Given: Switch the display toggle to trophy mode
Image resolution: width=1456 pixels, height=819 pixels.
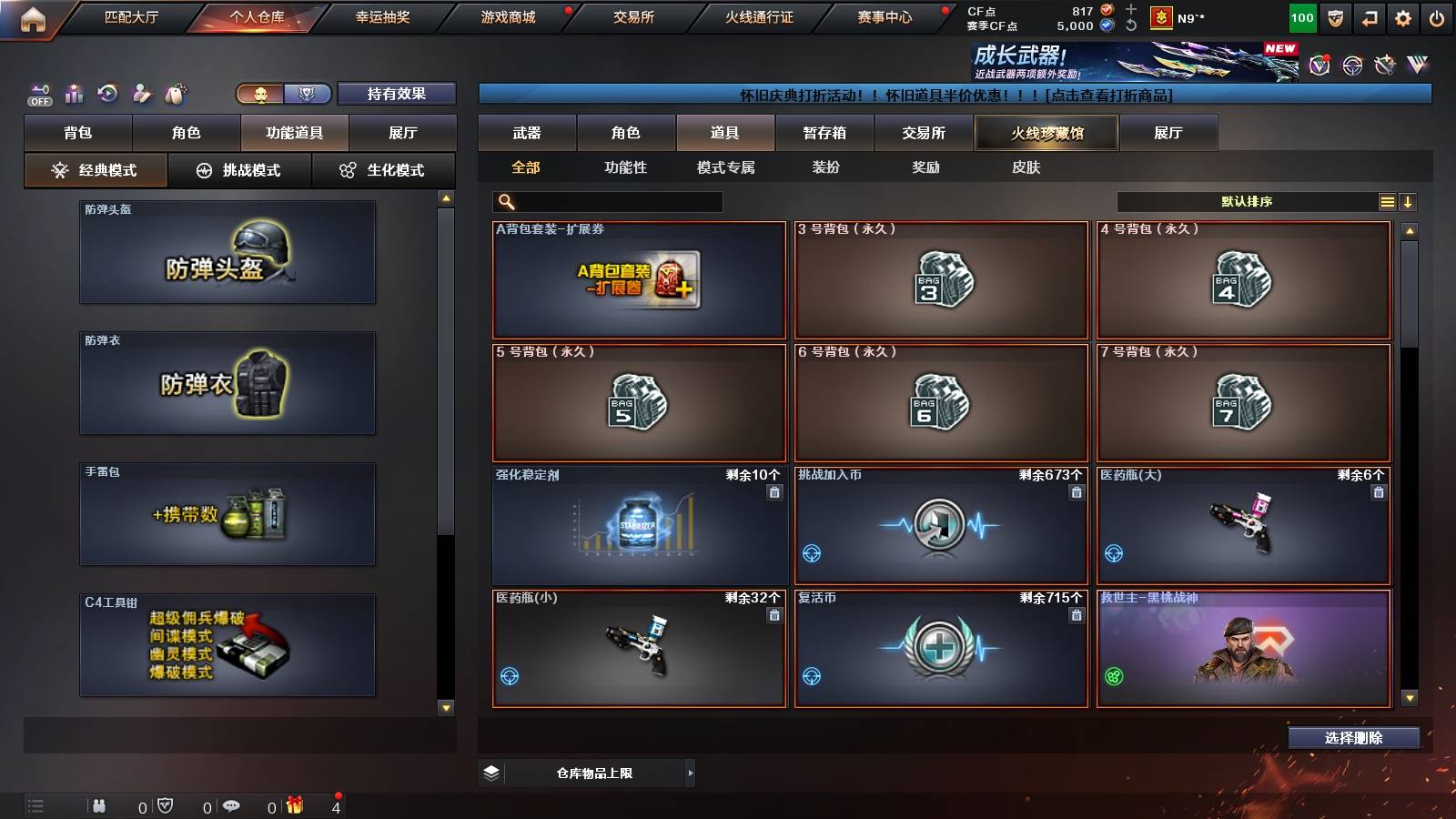Looking at the screenshot, I should (x=308, y=93).
